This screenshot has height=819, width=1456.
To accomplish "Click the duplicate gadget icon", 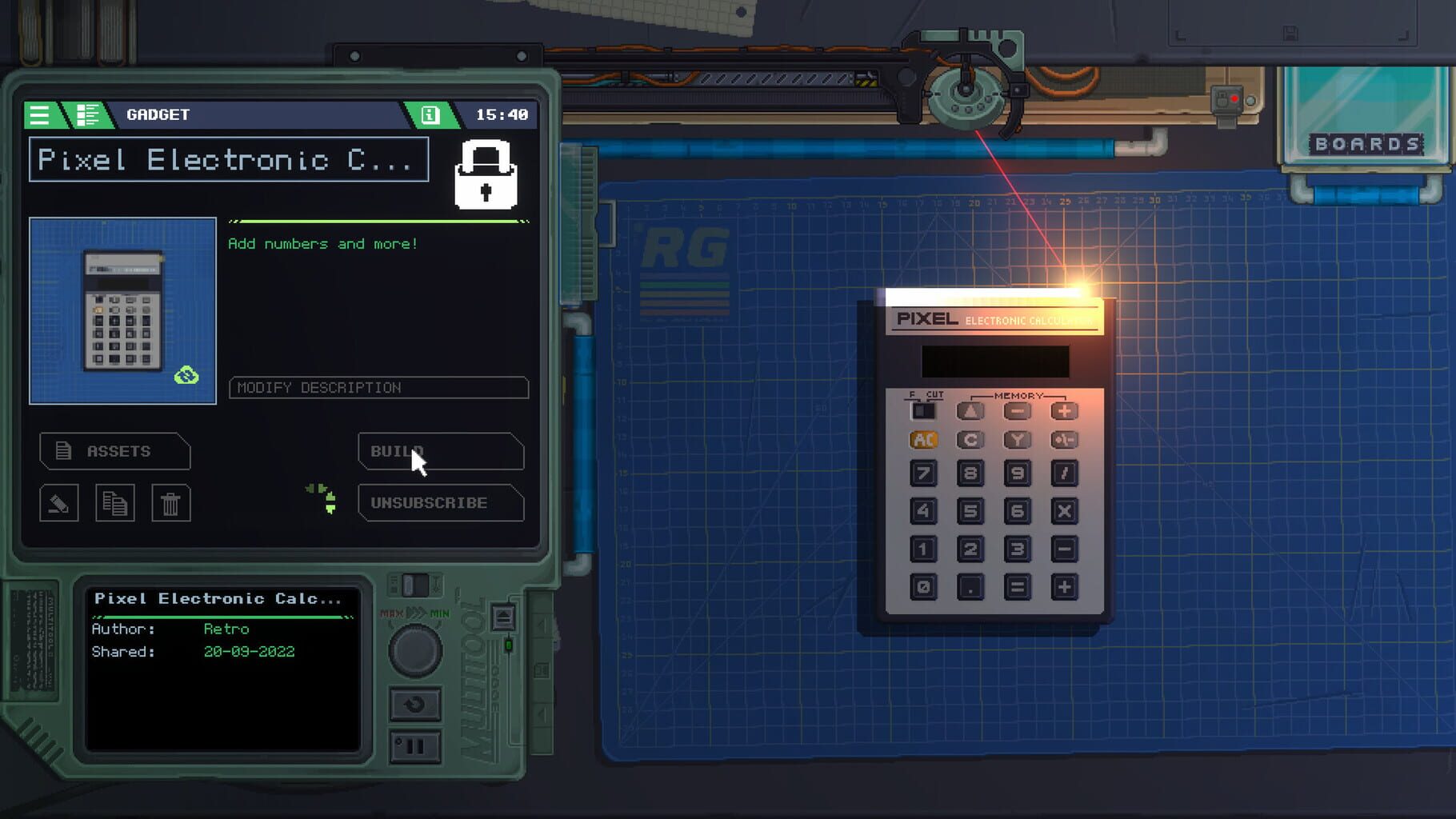I will point(114,503).
